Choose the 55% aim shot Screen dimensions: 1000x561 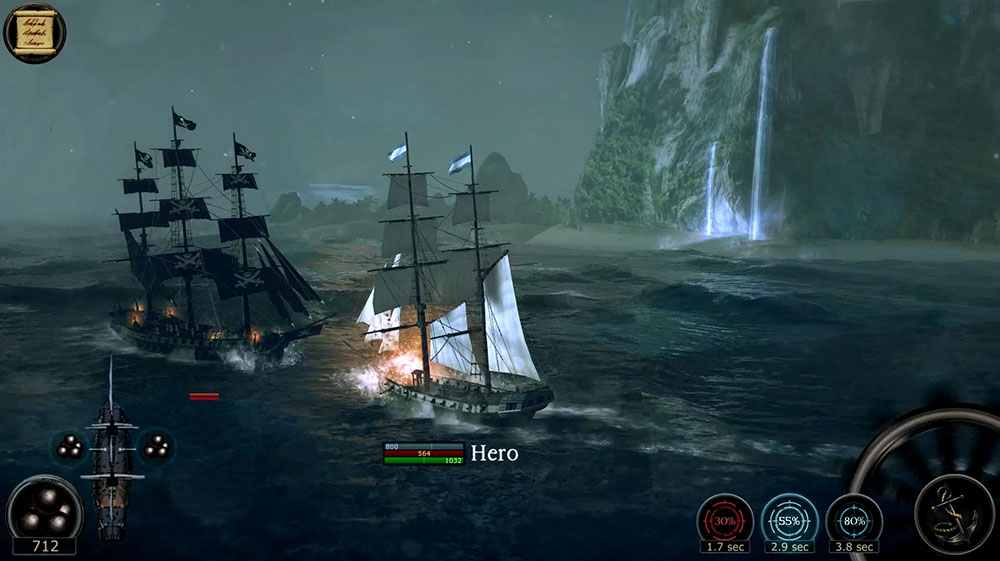coord(789,519)
